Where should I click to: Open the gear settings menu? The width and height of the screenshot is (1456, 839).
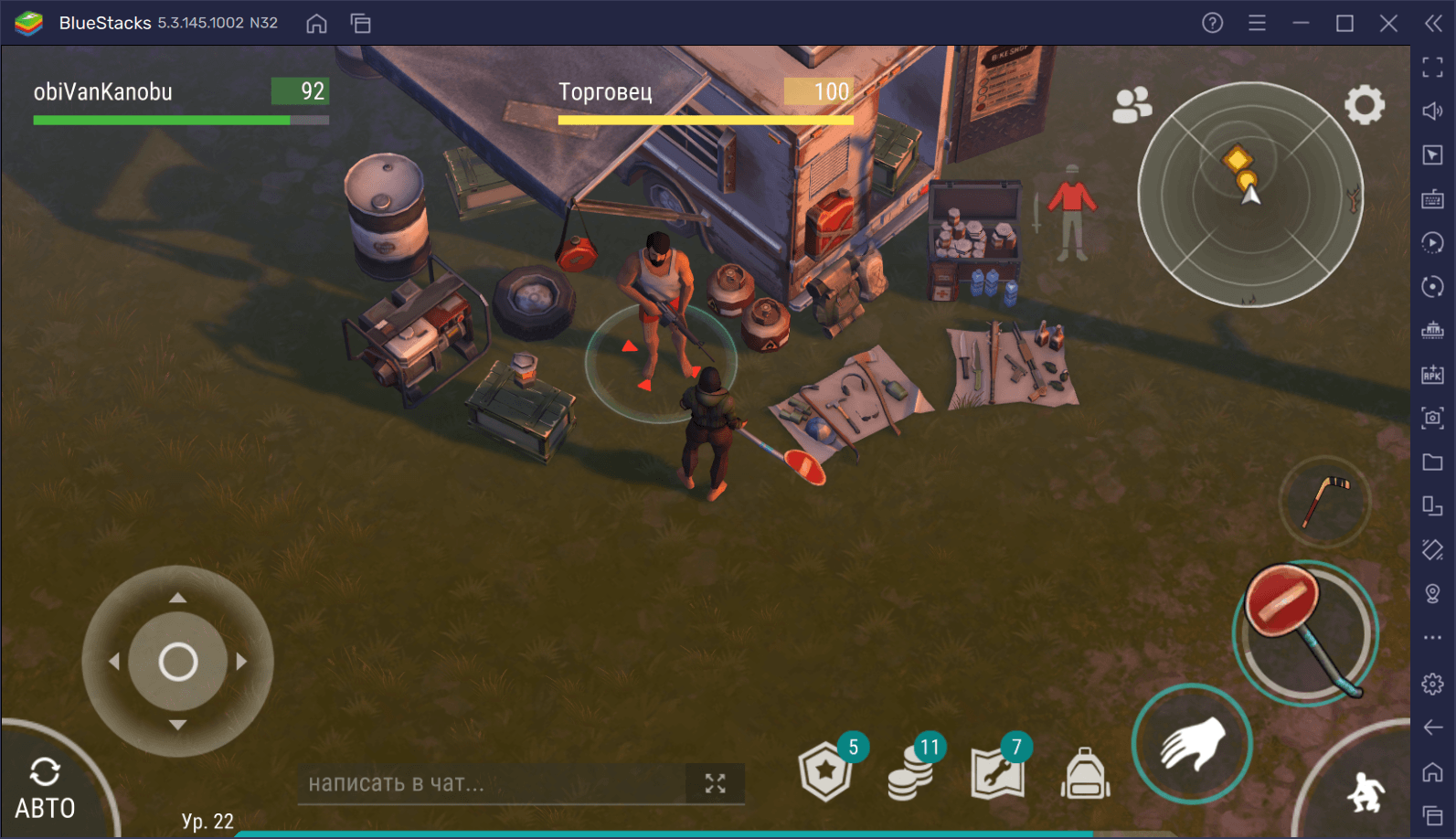tap(1364, 105)
